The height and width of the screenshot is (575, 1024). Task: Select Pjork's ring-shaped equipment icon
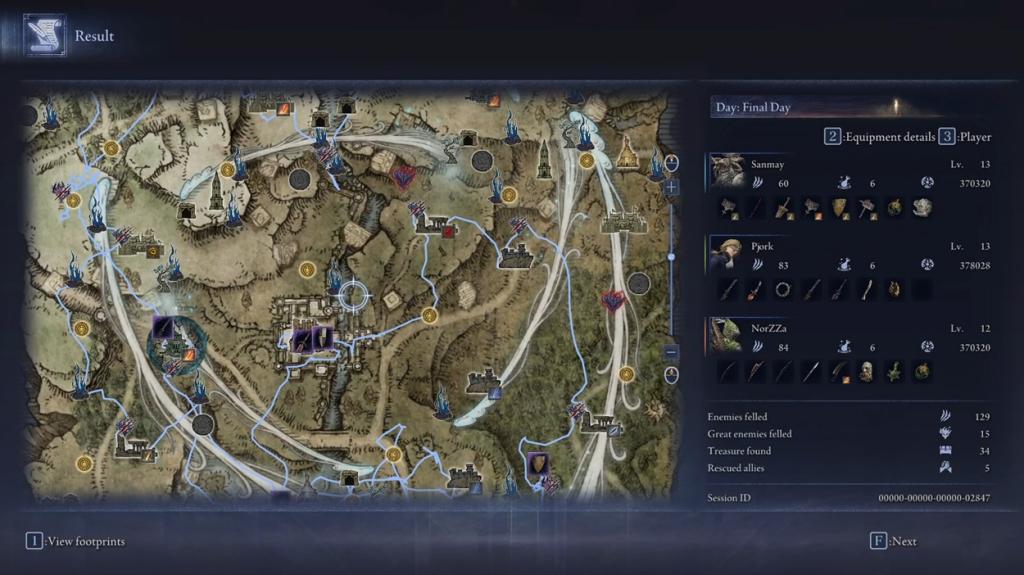[x=783, y=289]
